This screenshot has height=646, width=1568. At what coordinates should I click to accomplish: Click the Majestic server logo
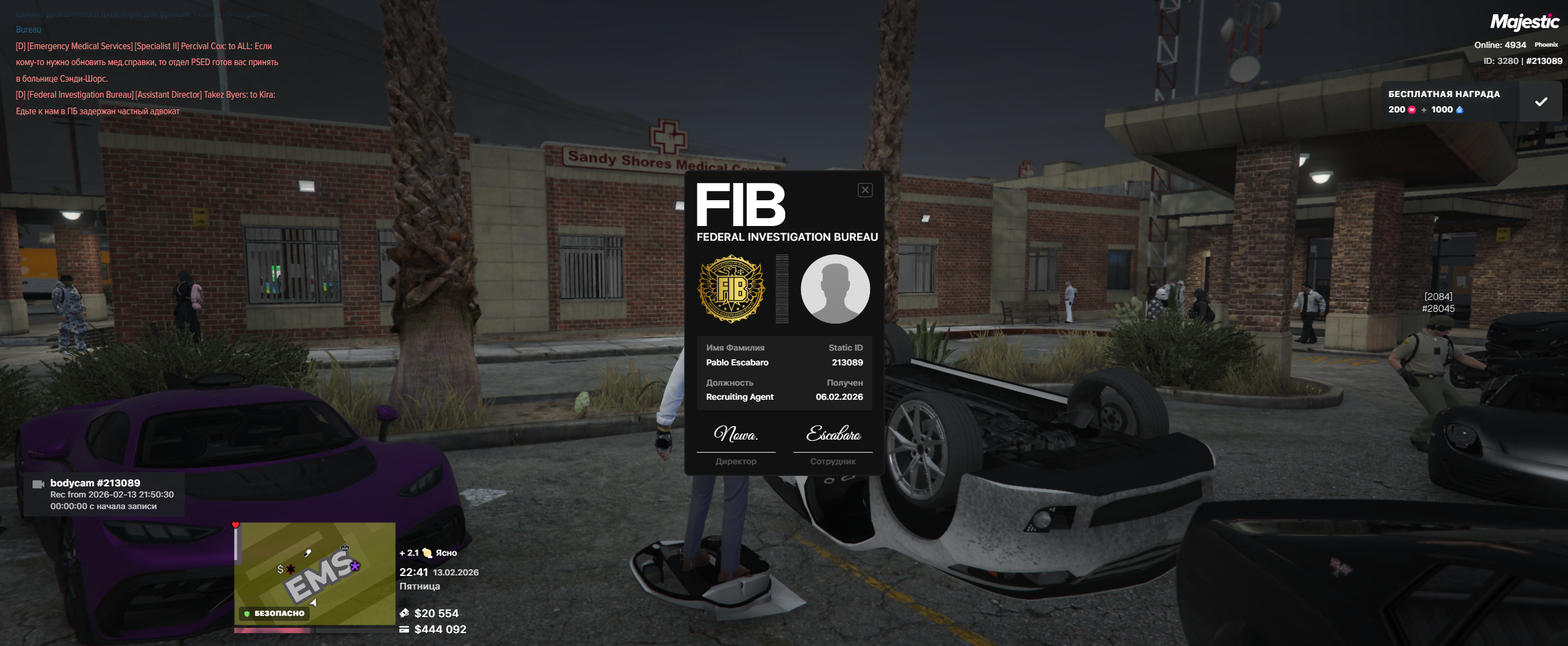[x=1524, y=23]
